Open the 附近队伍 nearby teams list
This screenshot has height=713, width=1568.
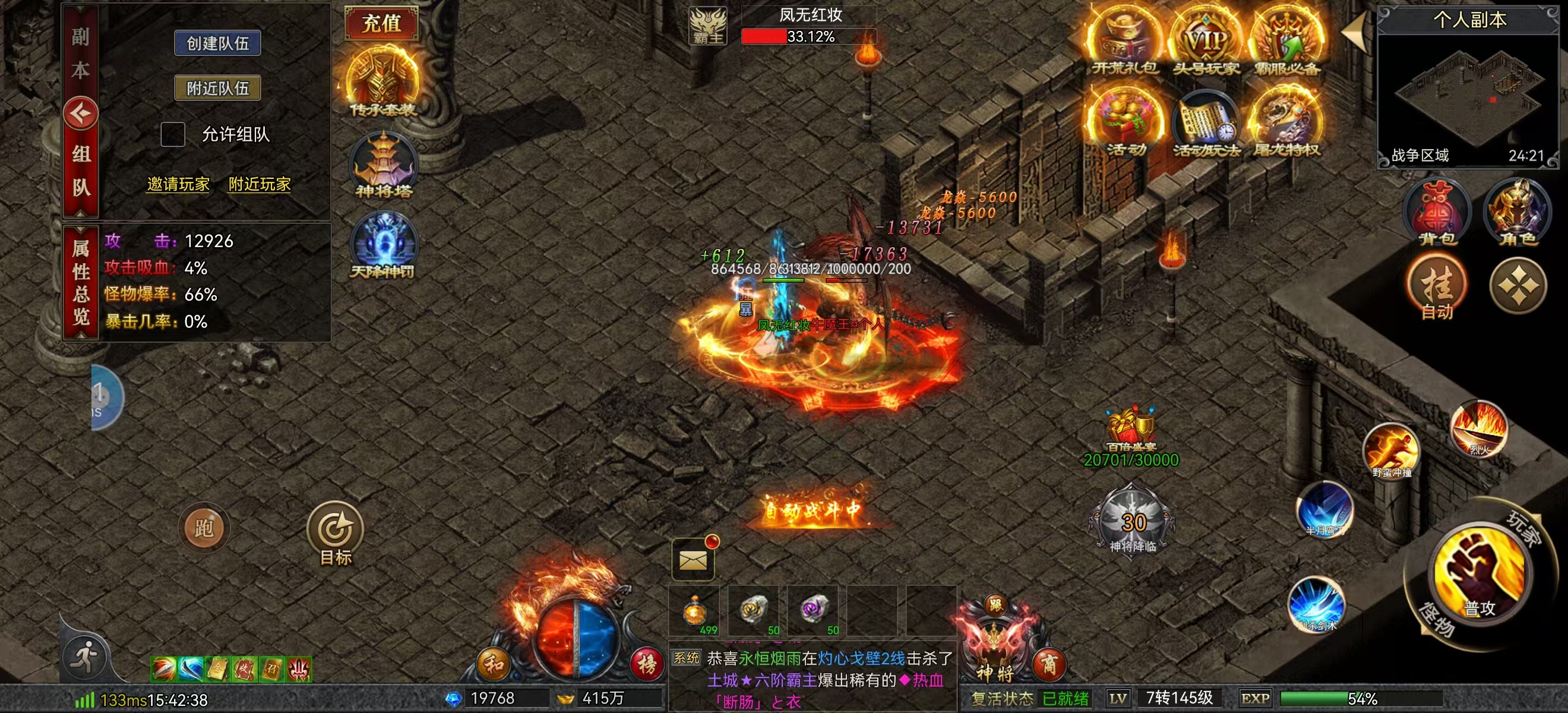217,89
